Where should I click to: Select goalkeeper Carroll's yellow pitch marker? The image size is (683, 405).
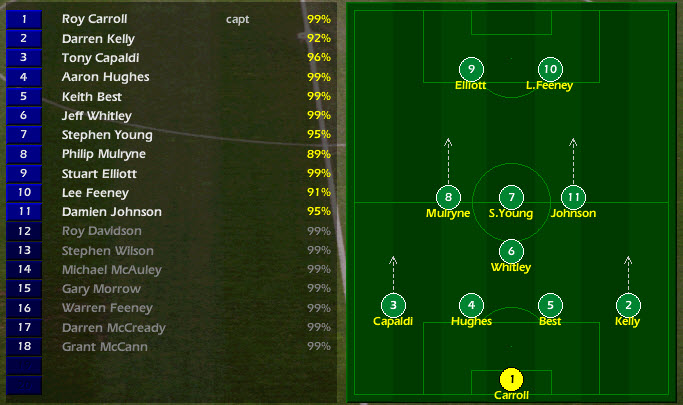511,379
